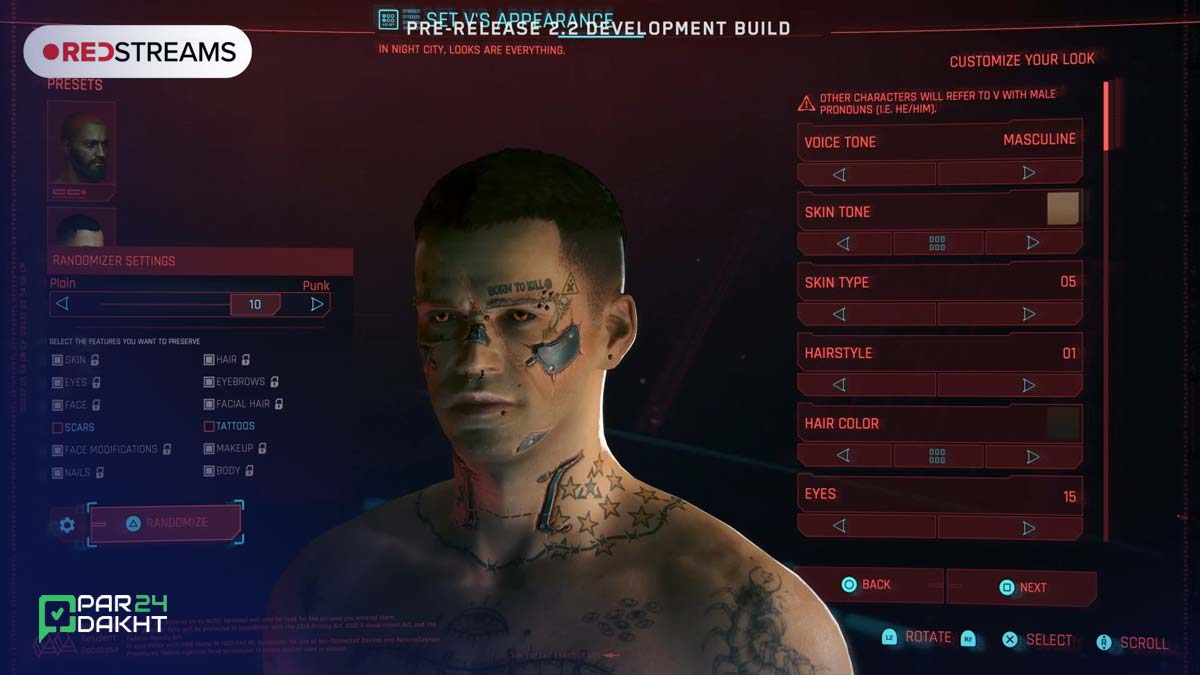Viewport: 1200px width, 675px height.
Task: Toggle the Facial Hair preserve checkbox
Action: pos(209,404)
